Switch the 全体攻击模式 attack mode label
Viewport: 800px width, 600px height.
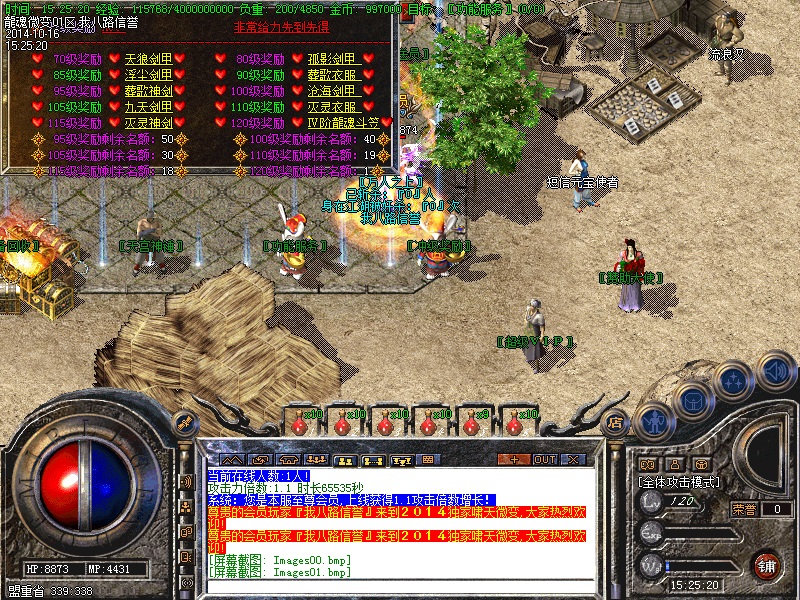pyautogui.click(x=680, y=481)
